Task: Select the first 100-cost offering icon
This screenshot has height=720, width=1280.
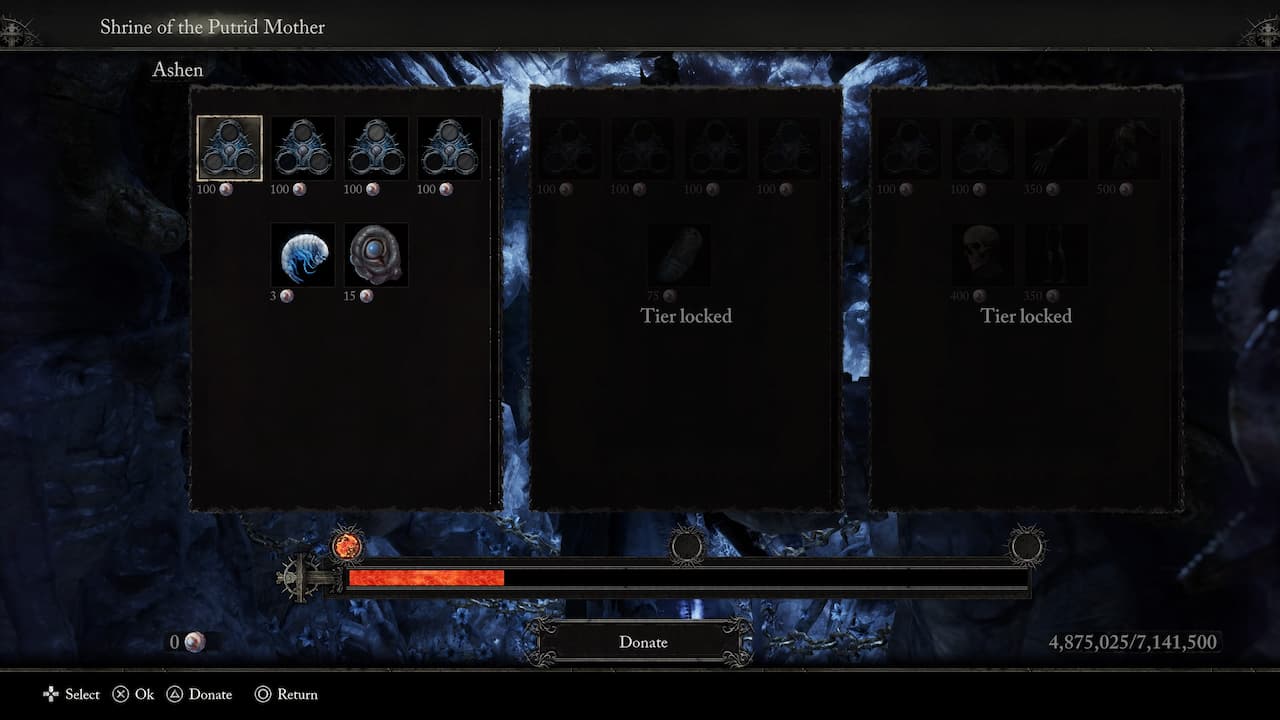Action: tap(228, 148)
